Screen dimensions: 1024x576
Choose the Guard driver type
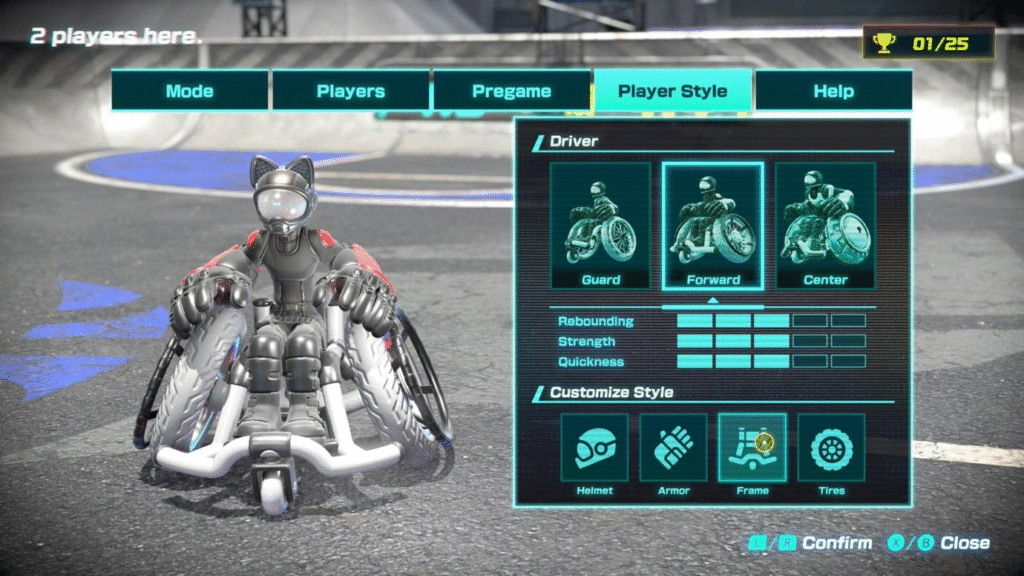click(600, 226)
